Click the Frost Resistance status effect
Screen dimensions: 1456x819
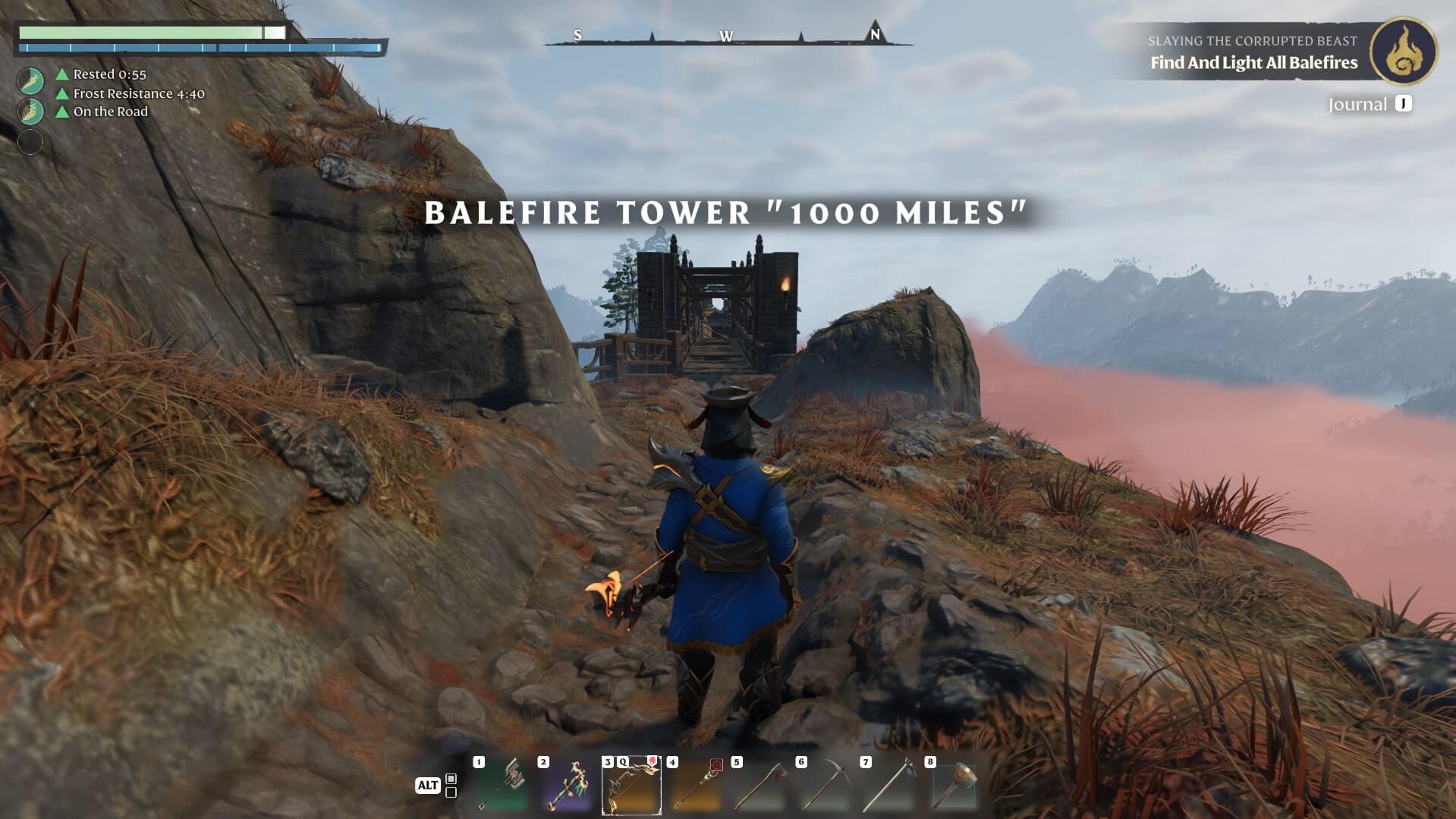tap(138, 93)
